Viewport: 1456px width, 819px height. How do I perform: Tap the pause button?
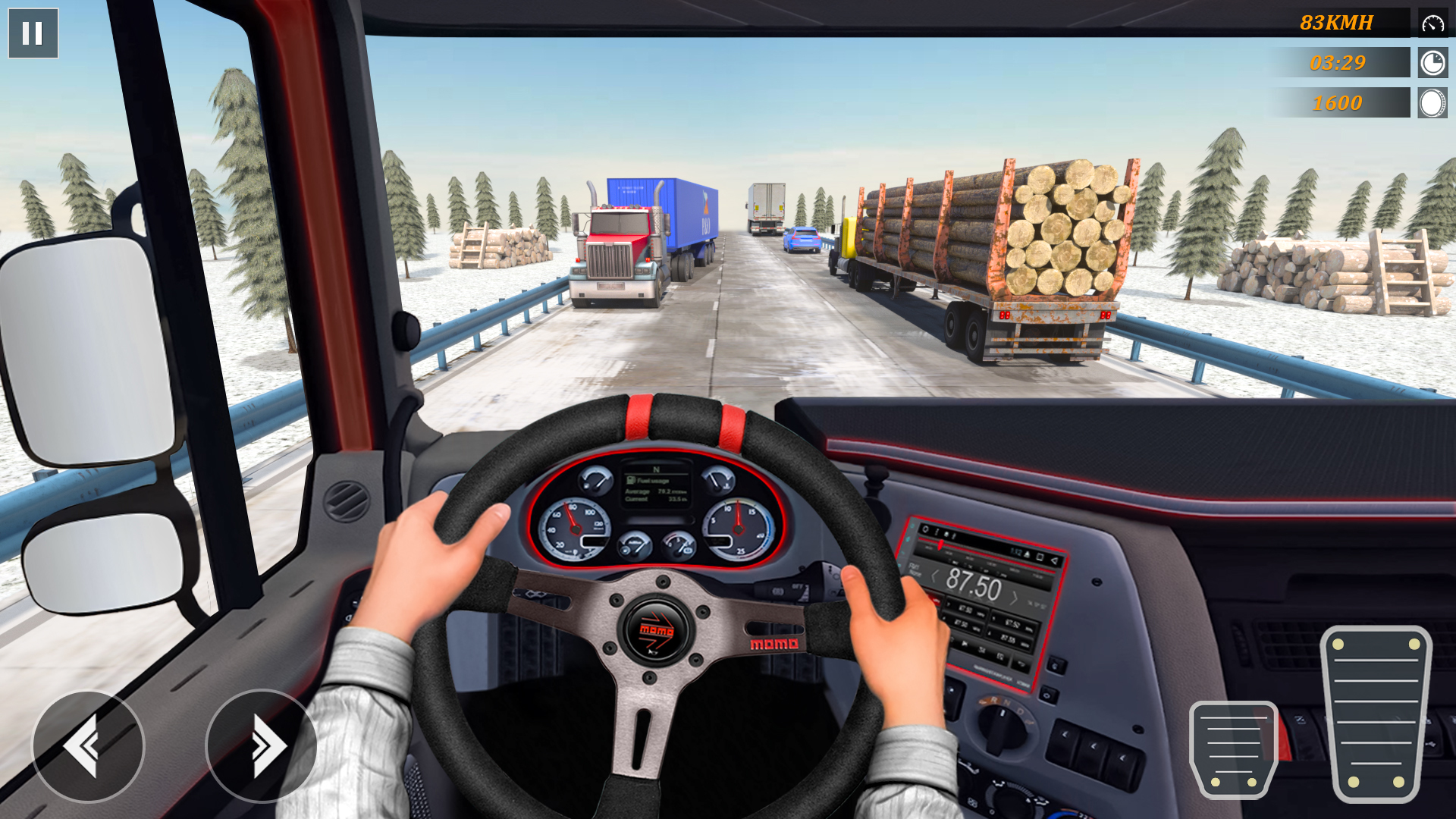[x=33, y=32]
